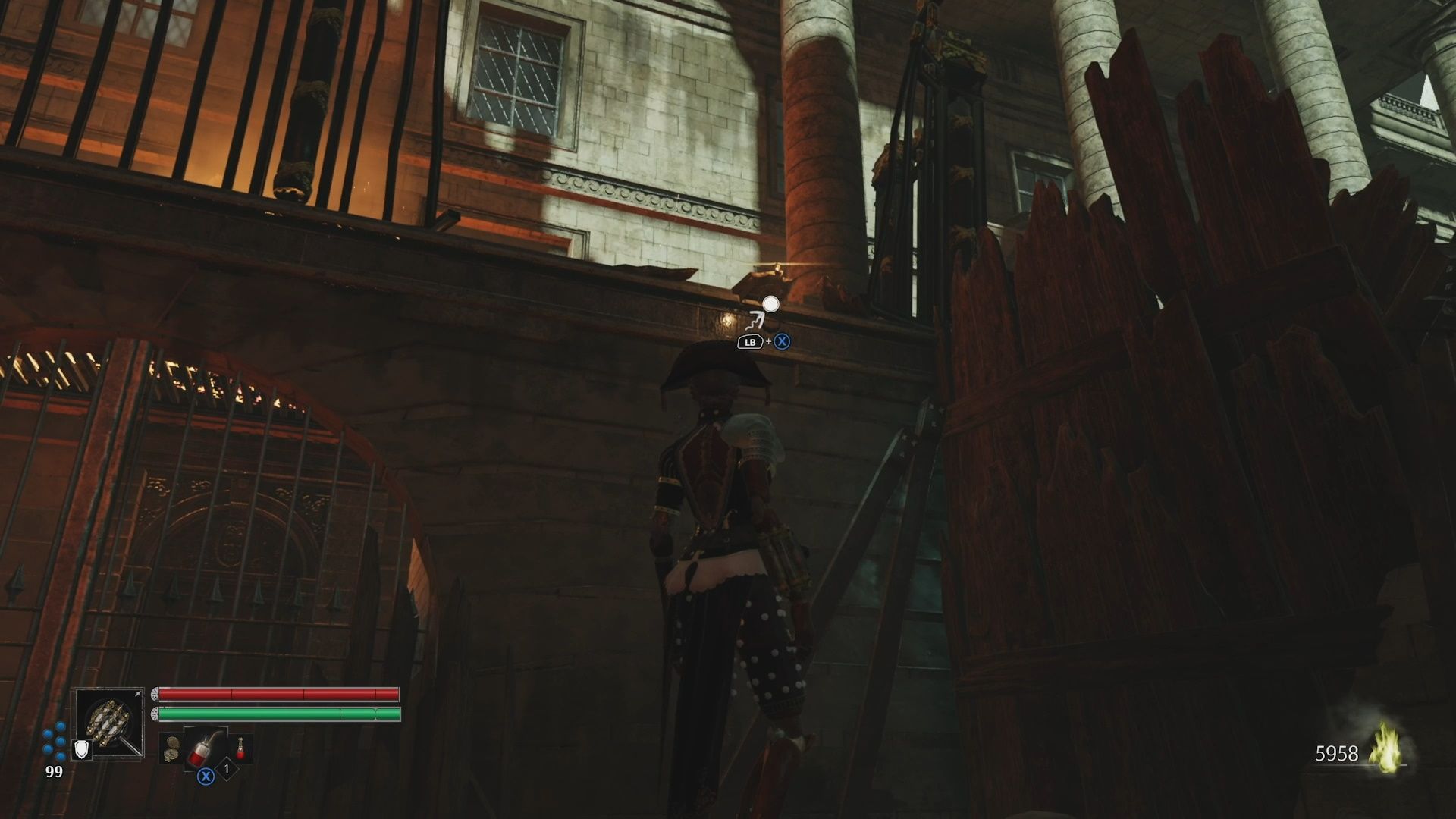Click the blue X button prompt icon
The image size is (1456, 819).
point(782,341)
